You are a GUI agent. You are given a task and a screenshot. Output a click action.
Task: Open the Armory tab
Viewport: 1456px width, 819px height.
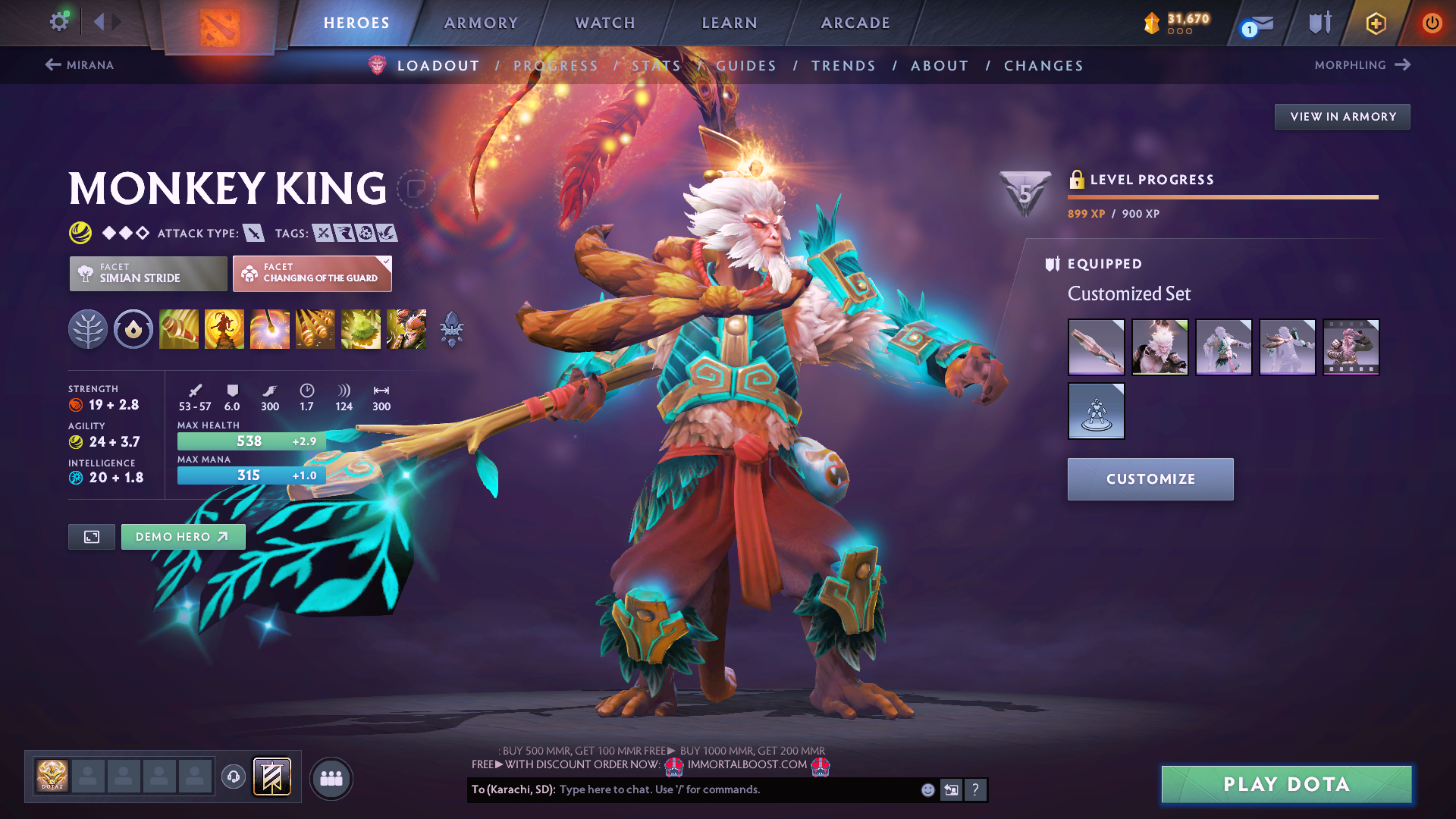[x=481, y=23]
